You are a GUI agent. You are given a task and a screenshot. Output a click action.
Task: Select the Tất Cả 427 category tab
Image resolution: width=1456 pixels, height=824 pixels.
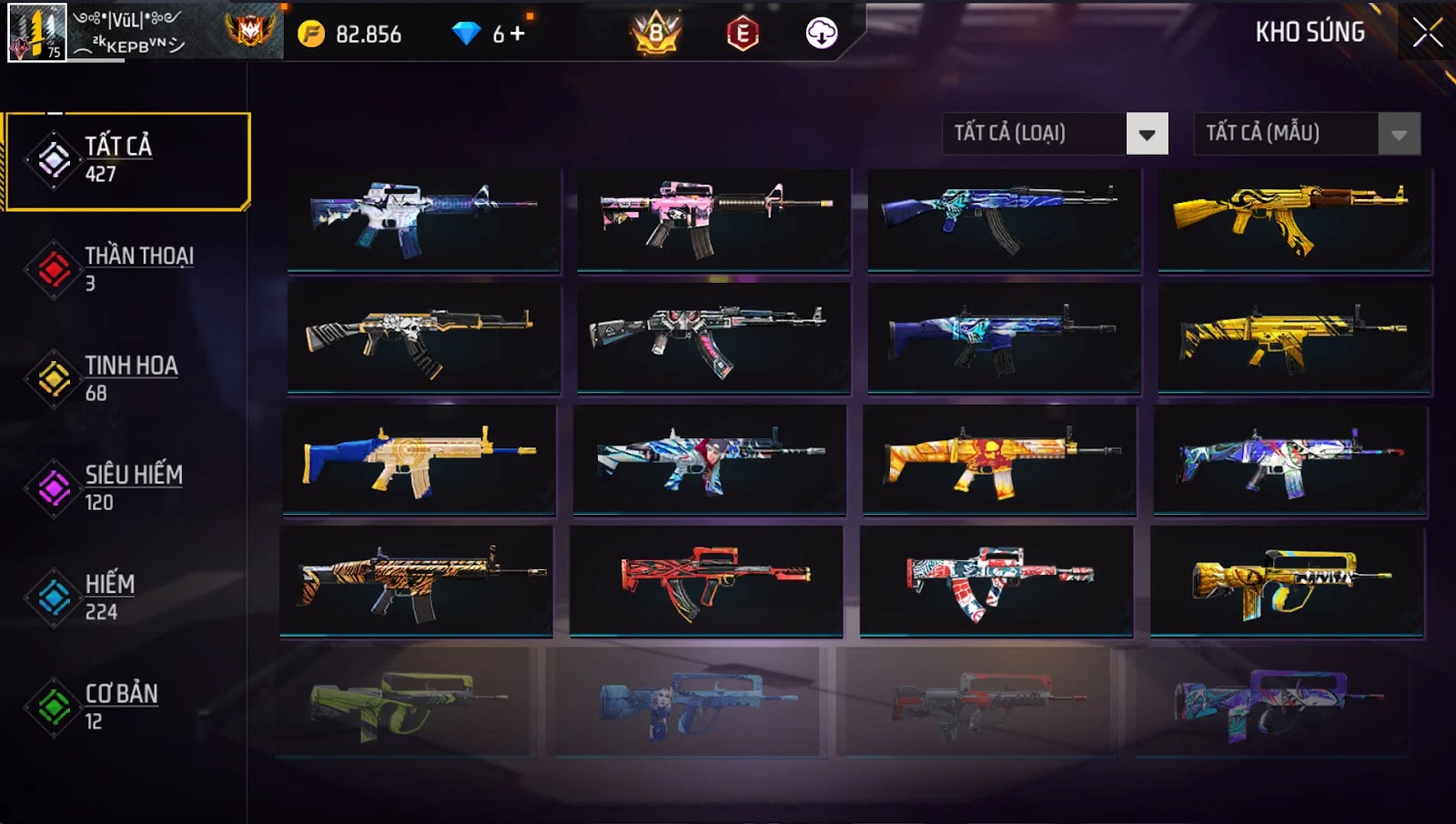[127, 160]
